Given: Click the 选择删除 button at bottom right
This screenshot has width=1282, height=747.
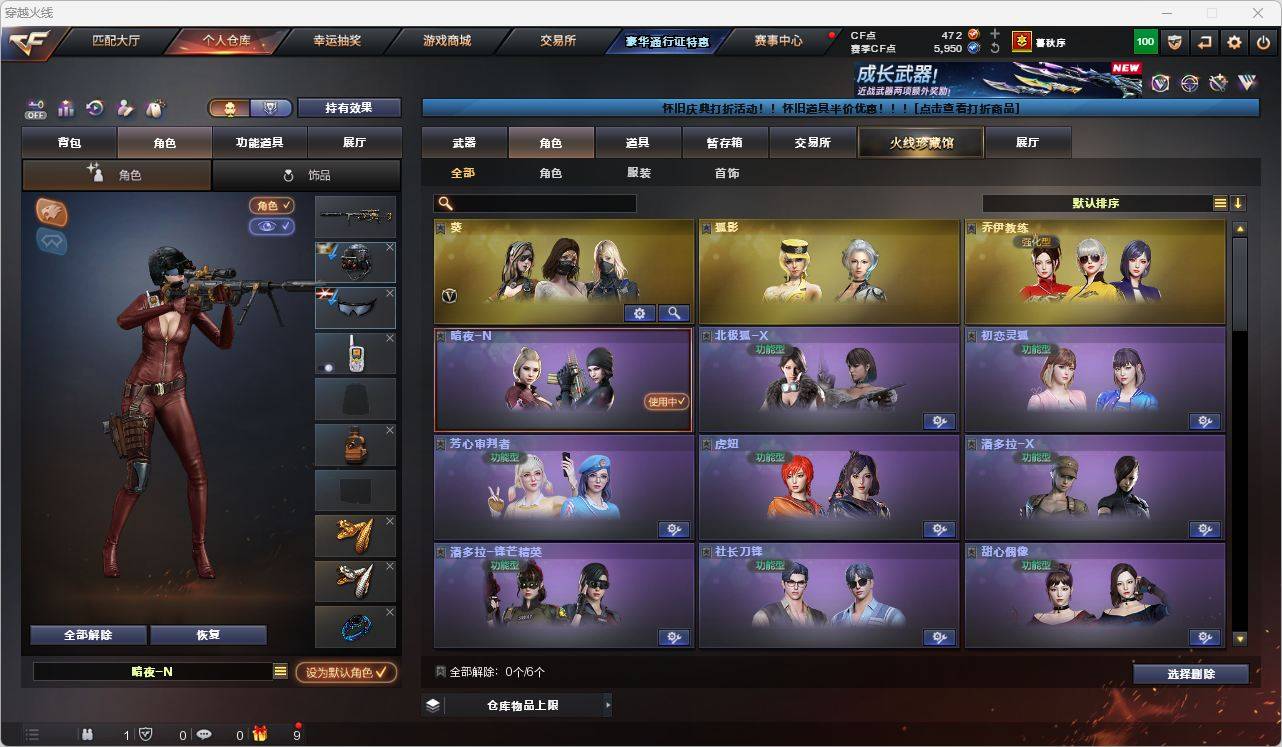Looking at the screenshot, I should pos(1191,673).
